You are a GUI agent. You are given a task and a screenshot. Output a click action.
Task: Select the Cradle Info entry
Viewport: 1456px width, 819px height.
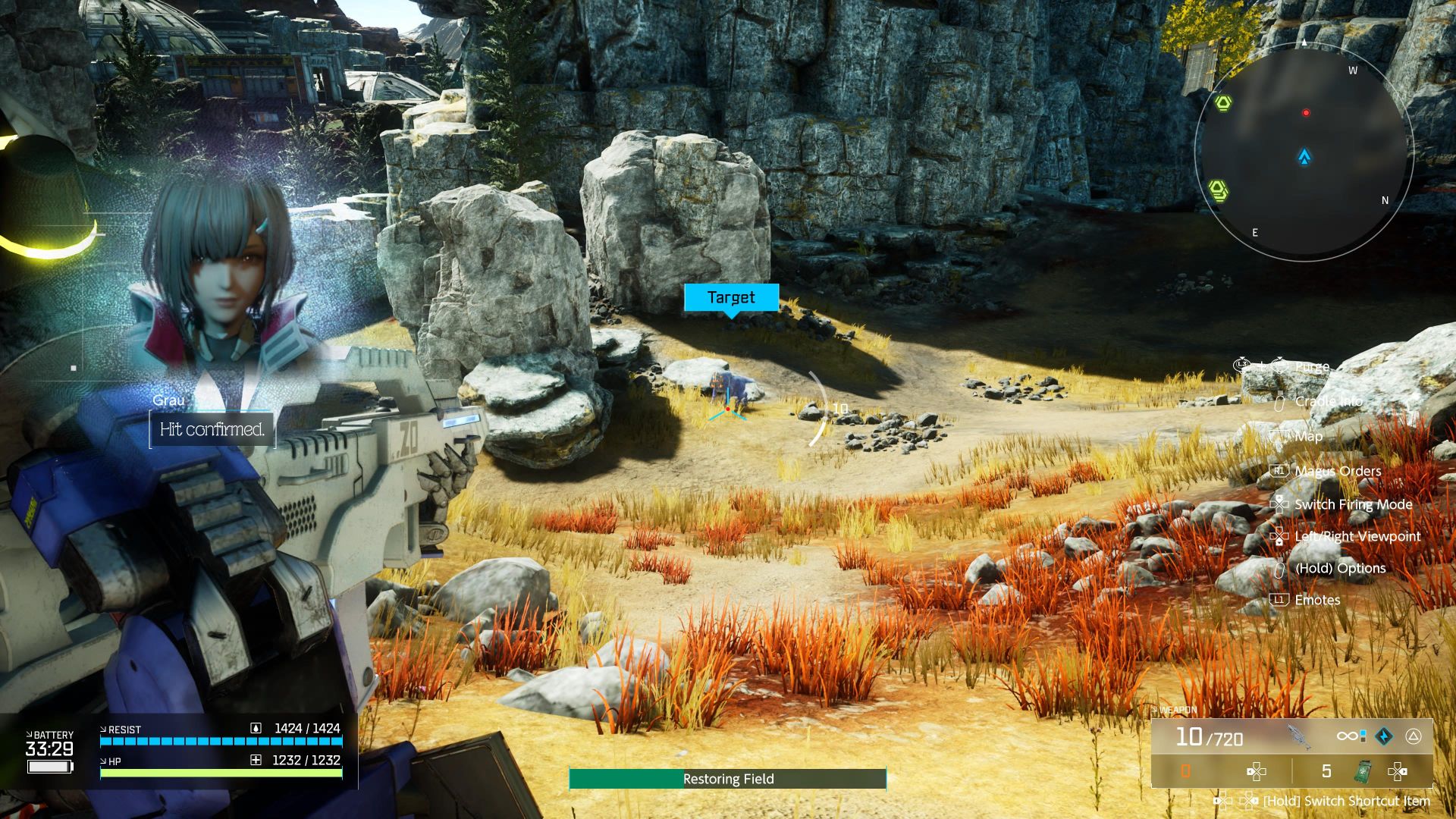tap(1329, 401)
